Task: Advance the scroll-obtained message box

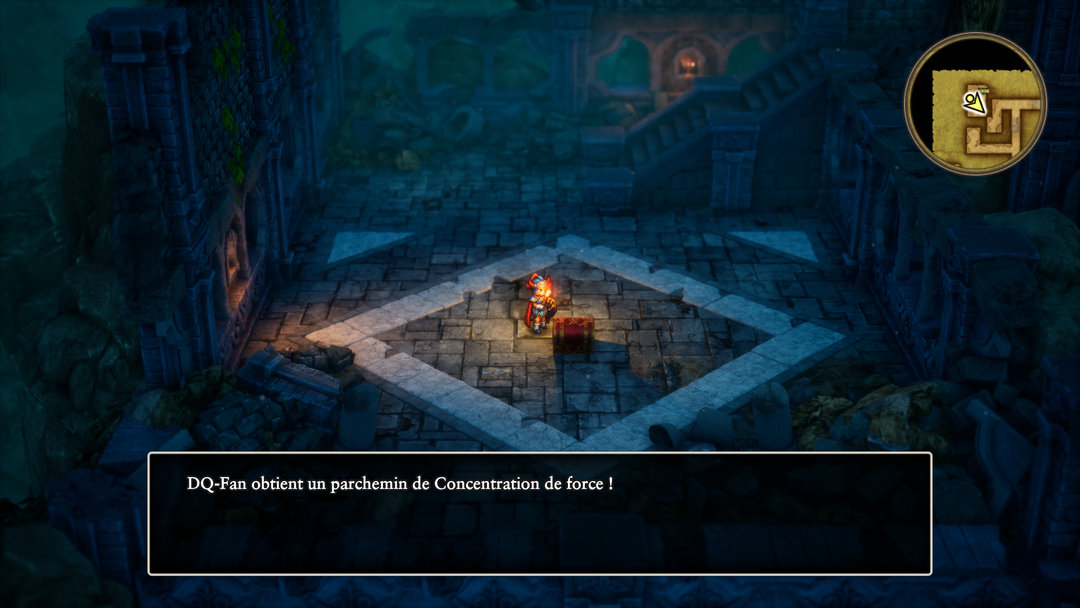Action: [540, 514]
